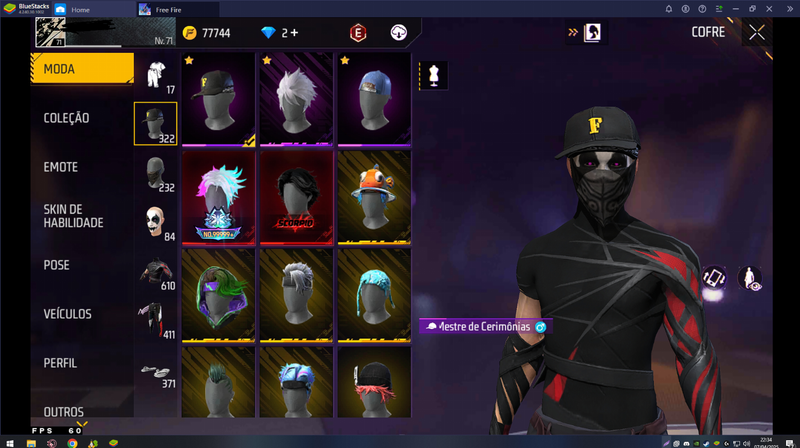Open the VEÍCULOS category
The image size is (800, 448).
pyautogui.click(x=67, y=314)
